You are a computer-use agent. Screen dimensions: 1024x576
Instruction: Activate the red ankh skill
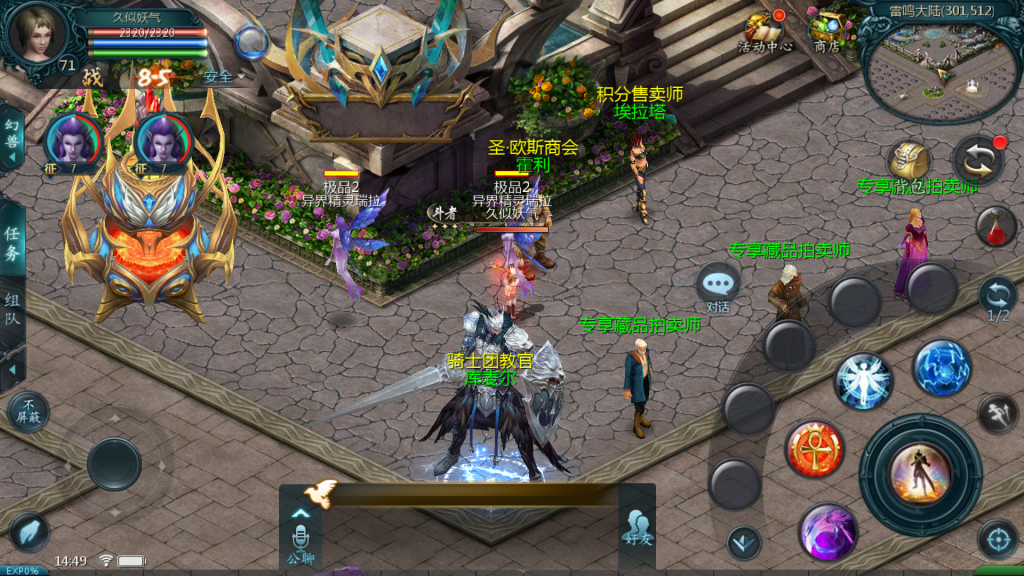(x=814, y=448)
